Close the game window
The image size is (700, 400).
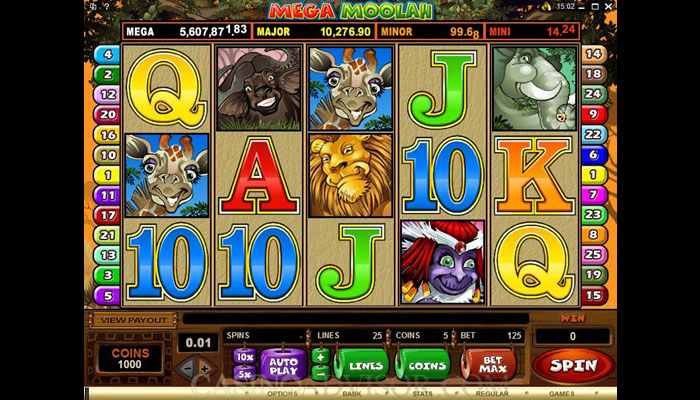609,5
